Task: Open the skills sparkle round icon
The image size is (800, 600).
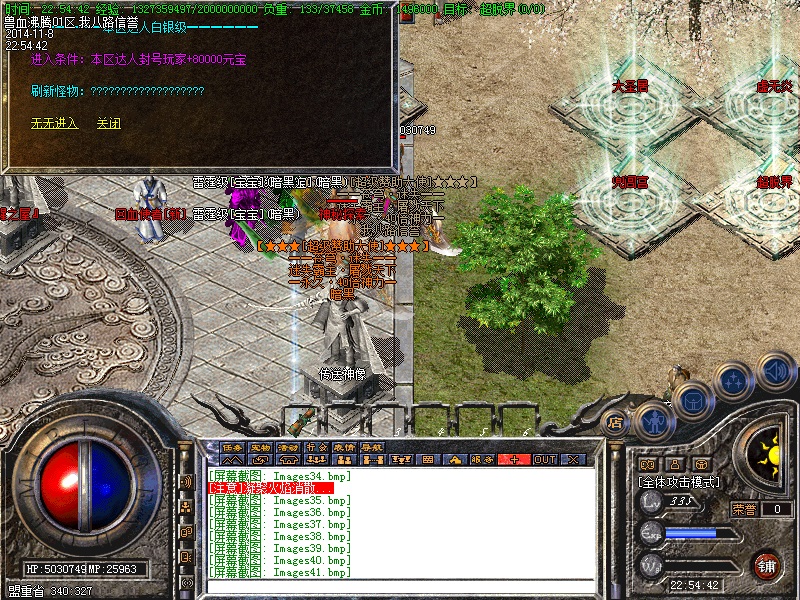Action: coord(734,381)
